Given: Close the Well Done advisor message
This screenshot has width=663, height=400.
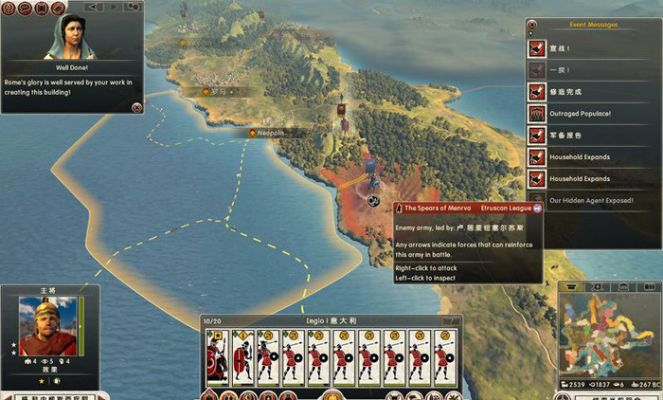Looking at the screenshot, I should pyautogui.click(x=136, y=106).
